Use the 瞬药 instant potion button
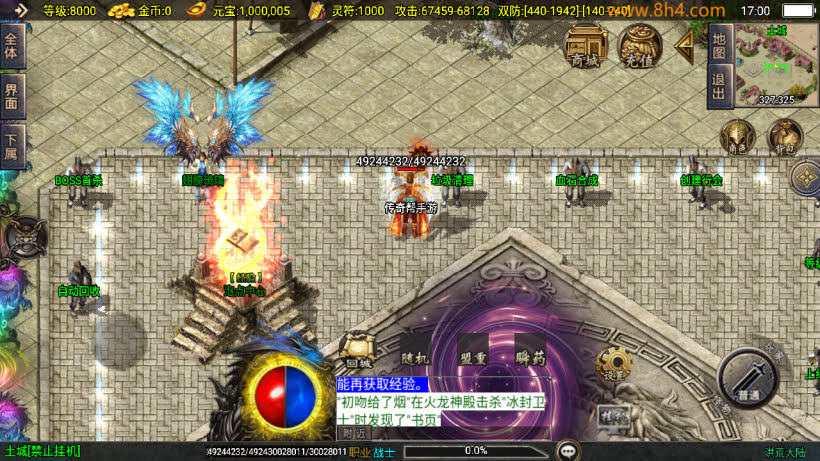This screenshot has height=461, width=820. click(530, 352)
